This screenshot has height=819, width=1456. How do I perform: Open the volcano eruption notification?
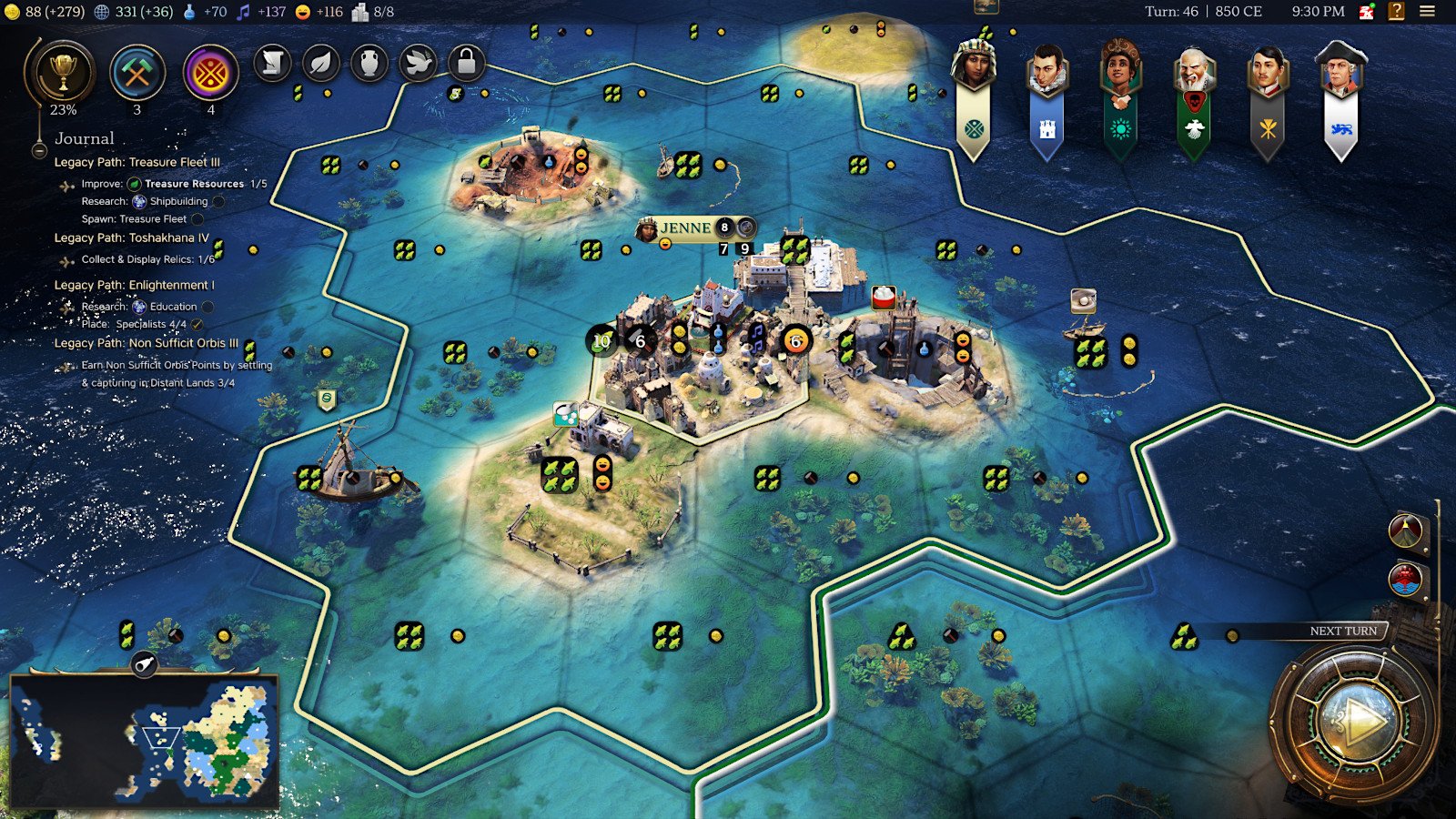click(1405, 530)
